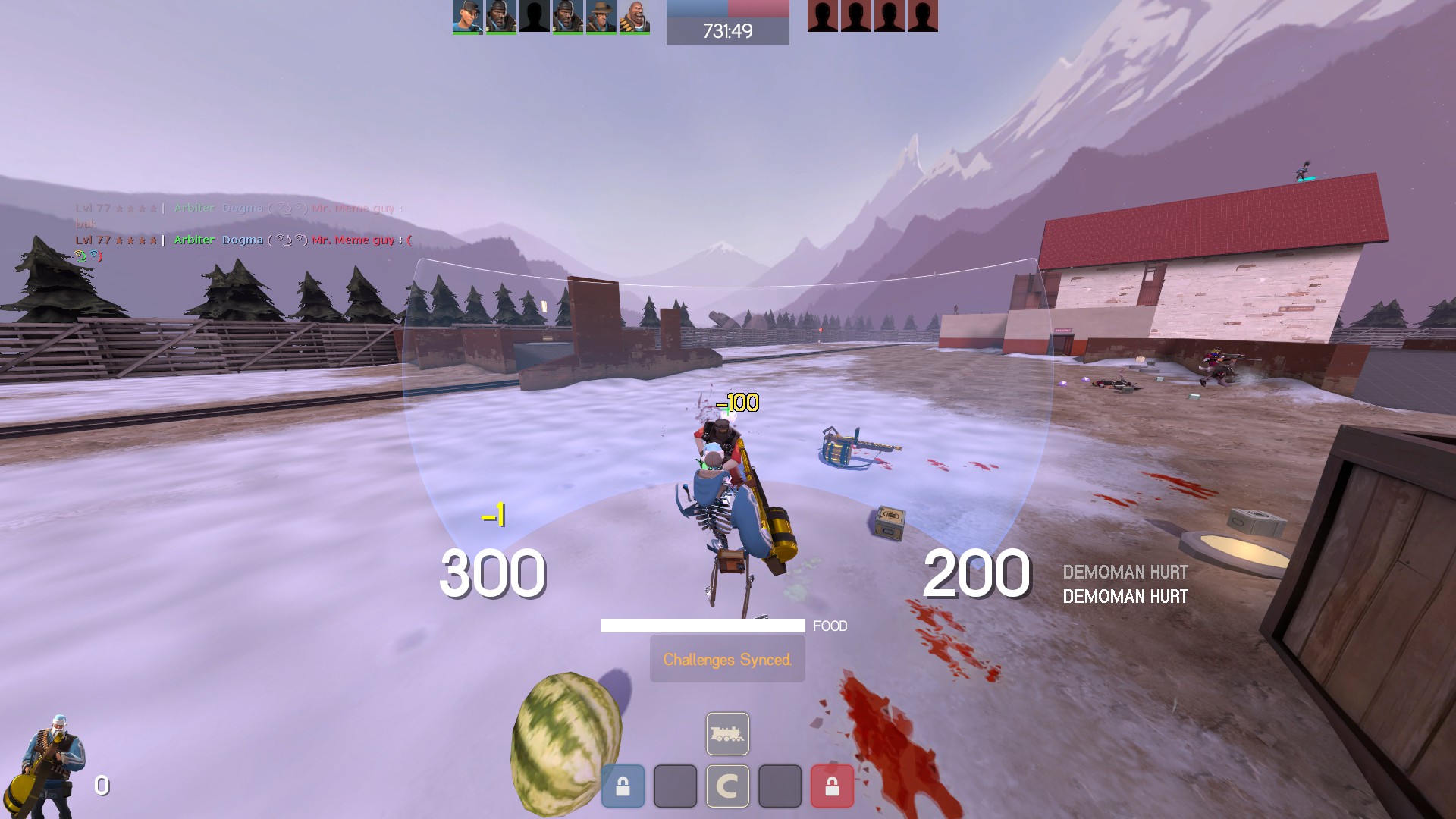
Task: Click the train icon above control points
Action: (x=727, y=733)
